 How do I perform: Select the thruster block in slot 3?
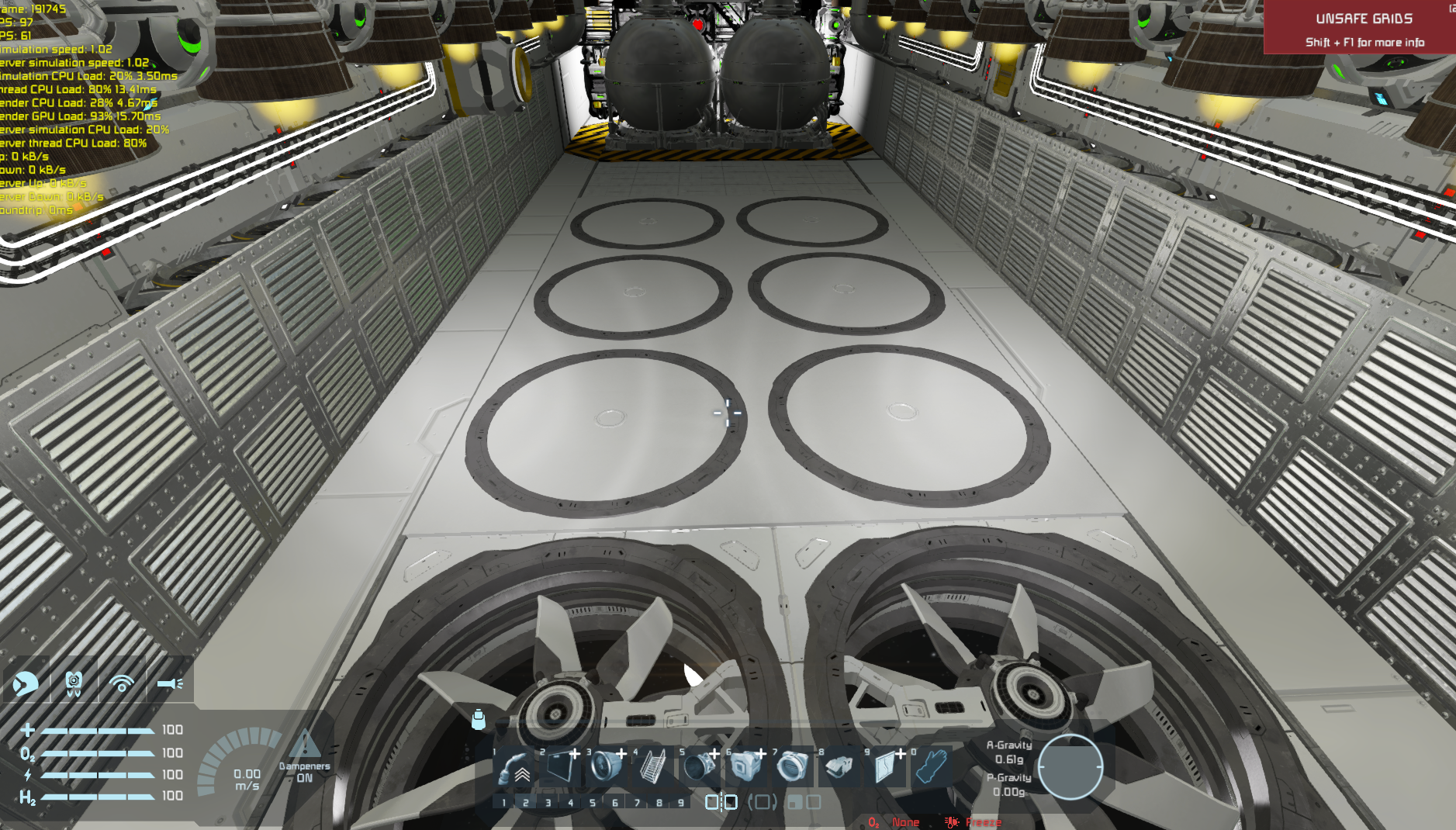pyautogui.click(x=606, y=767)
